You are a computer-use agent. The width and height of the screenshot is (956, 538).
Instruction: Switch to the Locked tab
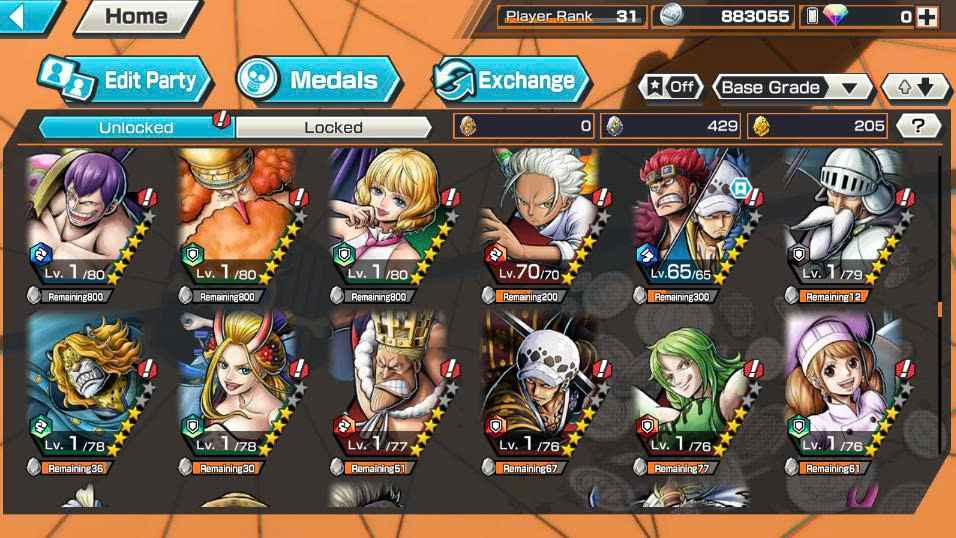333,127
